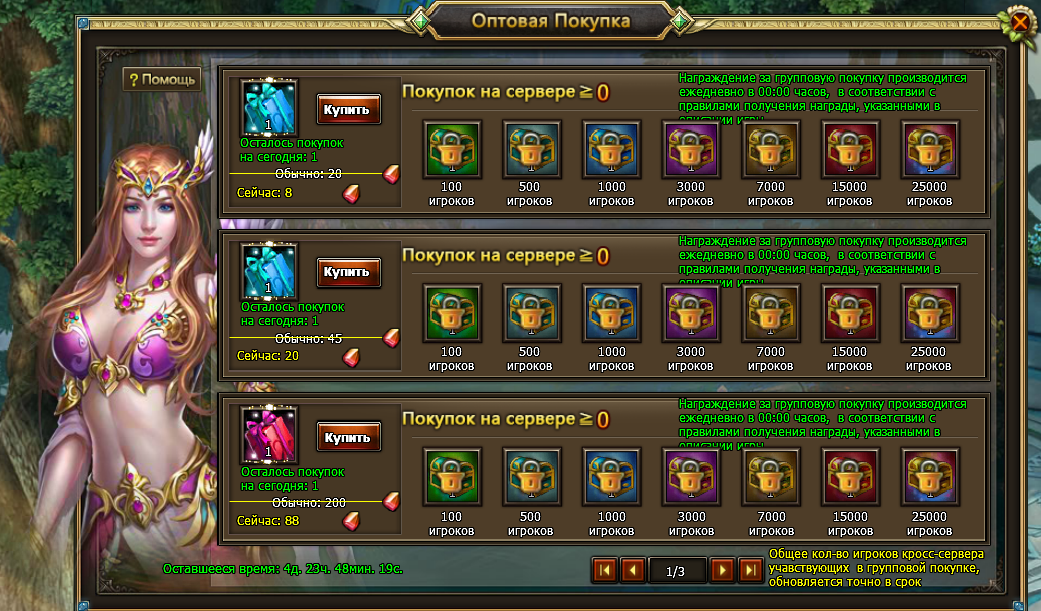The width and height of the screenshot is (1041, 611).
Task: Buy the offer with current price 20
Action: (x=349, y=271)
